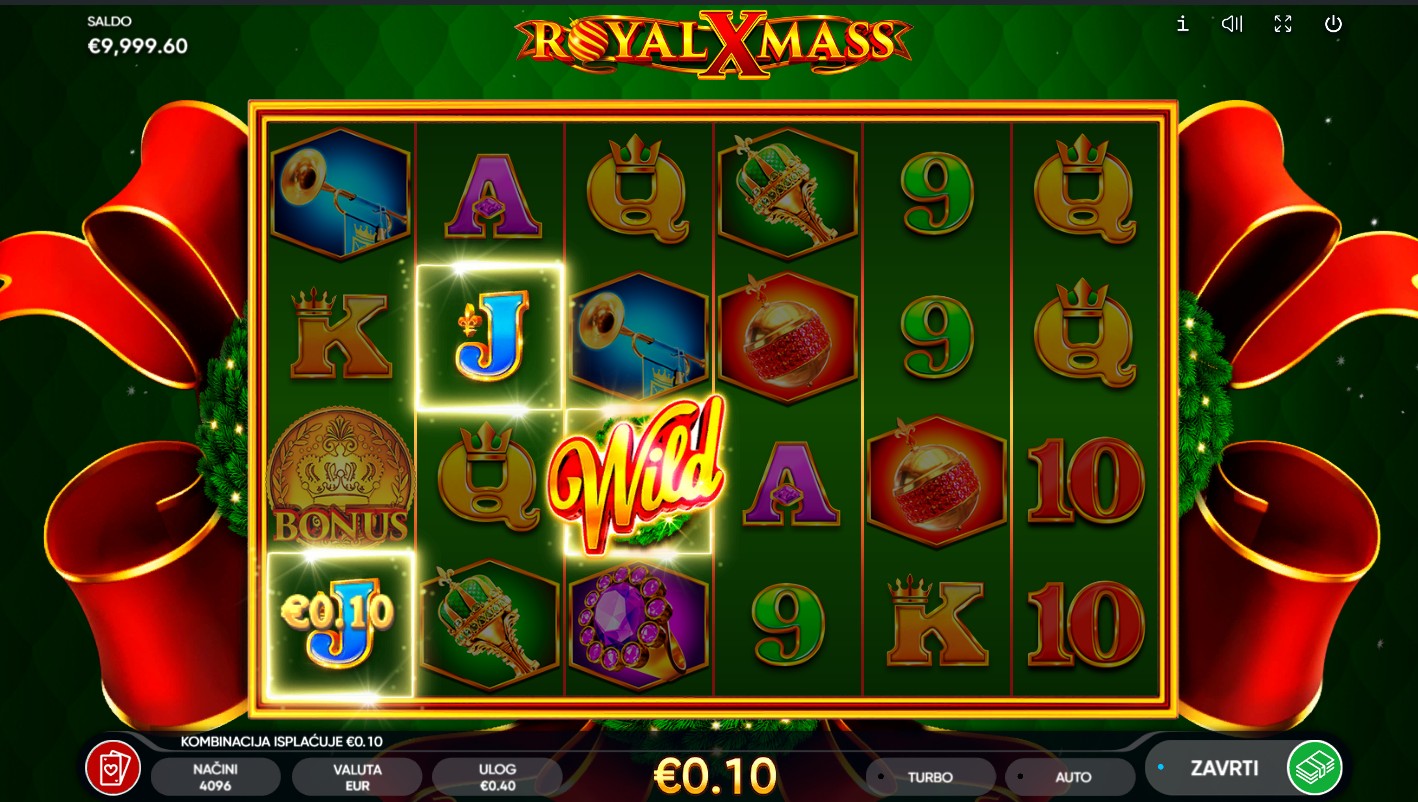This screenshot has width=1418, height=802.
Task: Toggle the sound speaker icon
Action: coord(1232,24)
